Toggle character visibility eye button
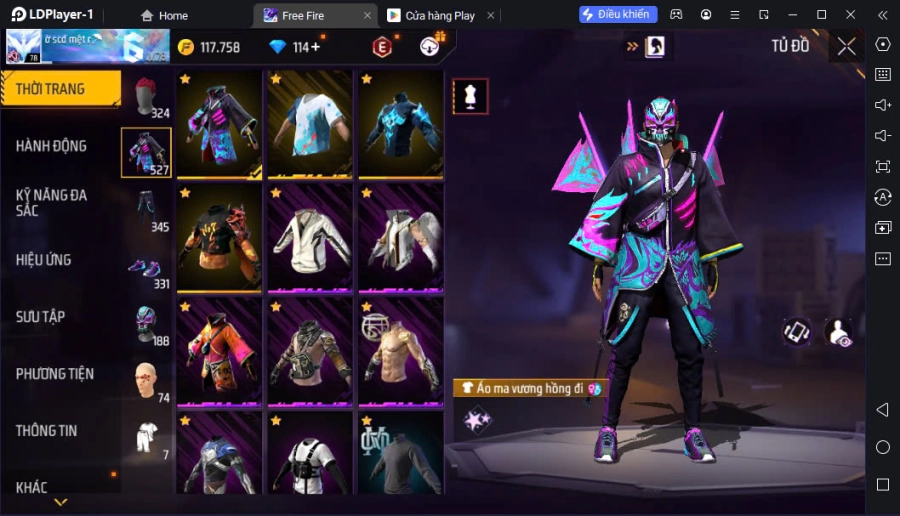This screenshot has height=516, width=900. click(x=839, y=332)
